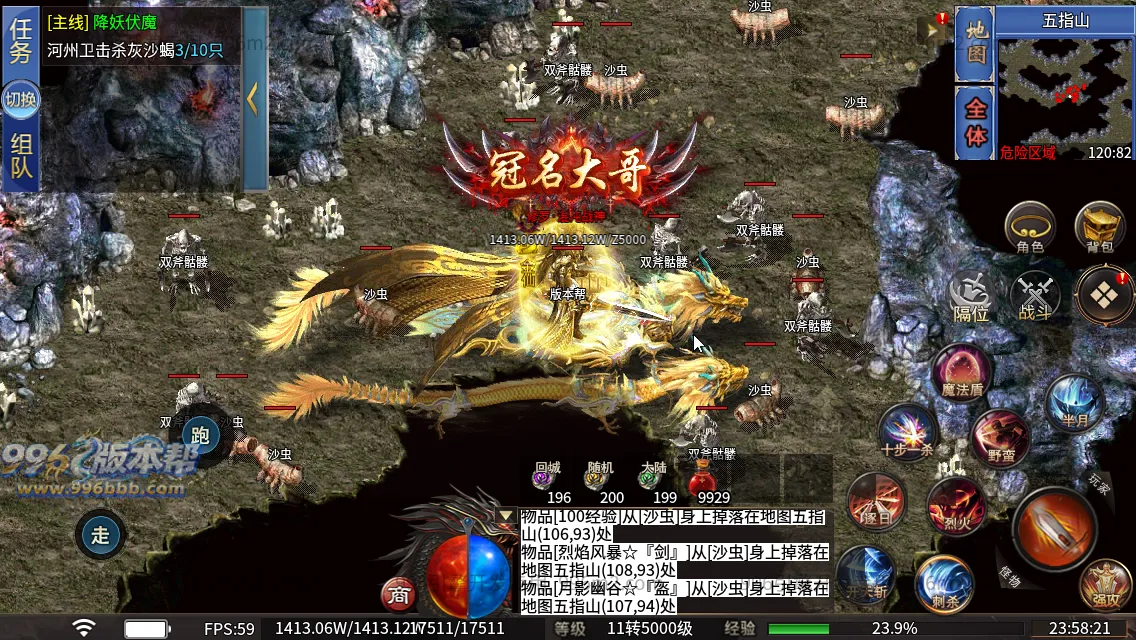Open the 角色 character panel
1136x640 pixels.
coord(1030,226)
